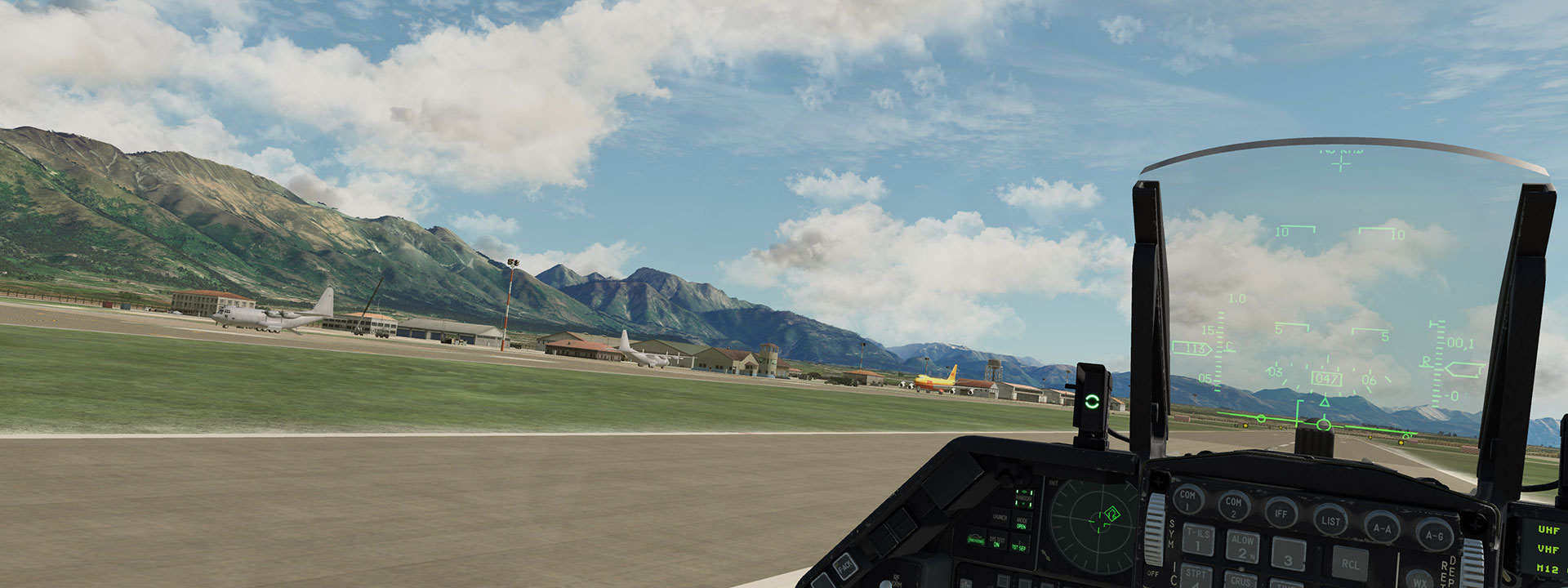Screen dimensions: 1568x588
Task: Toggle the RWR MODE OPEN button
Action: (x=1022, y=522)
